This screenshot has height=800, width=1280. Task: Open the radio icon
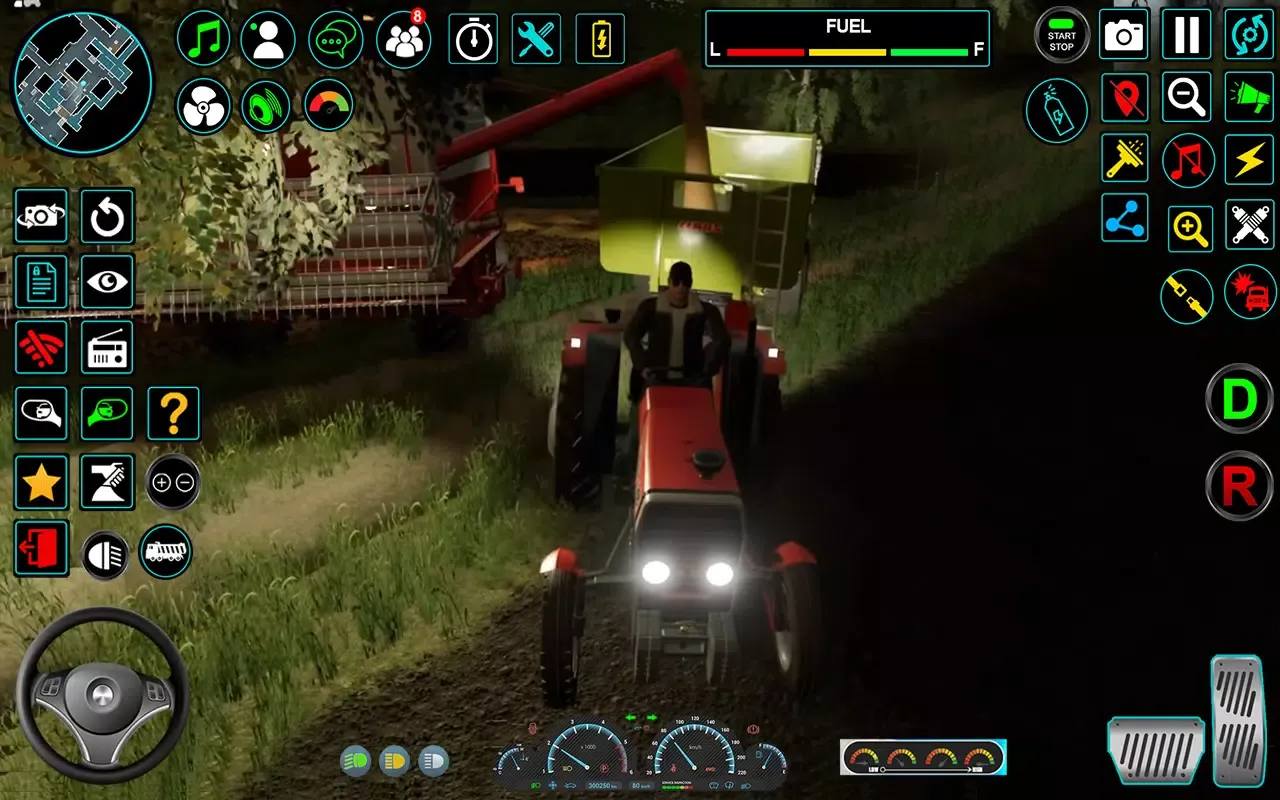click(x=106, y=347)
